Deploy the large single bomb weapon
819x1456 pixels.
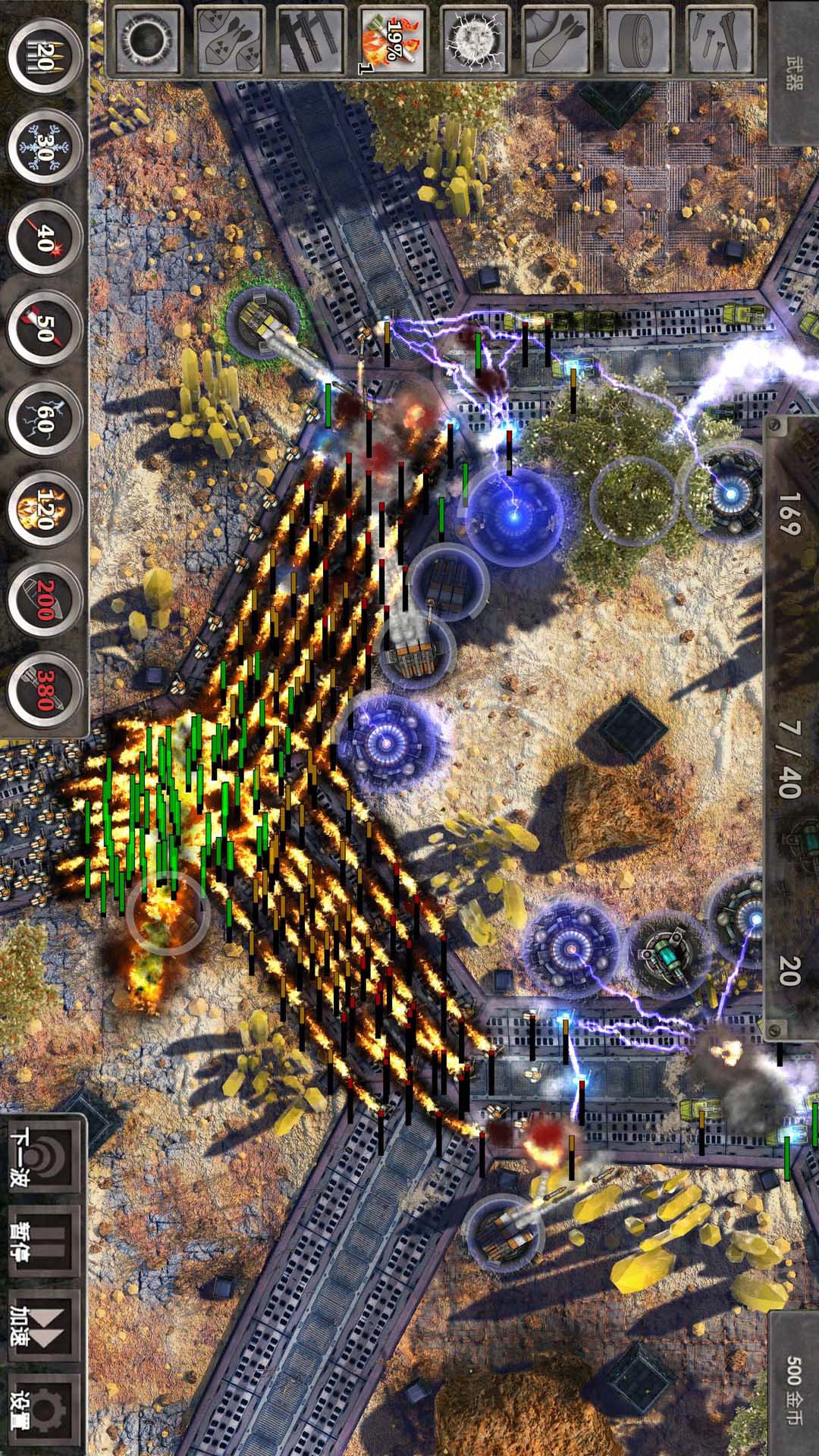click(x=556, y=38)
